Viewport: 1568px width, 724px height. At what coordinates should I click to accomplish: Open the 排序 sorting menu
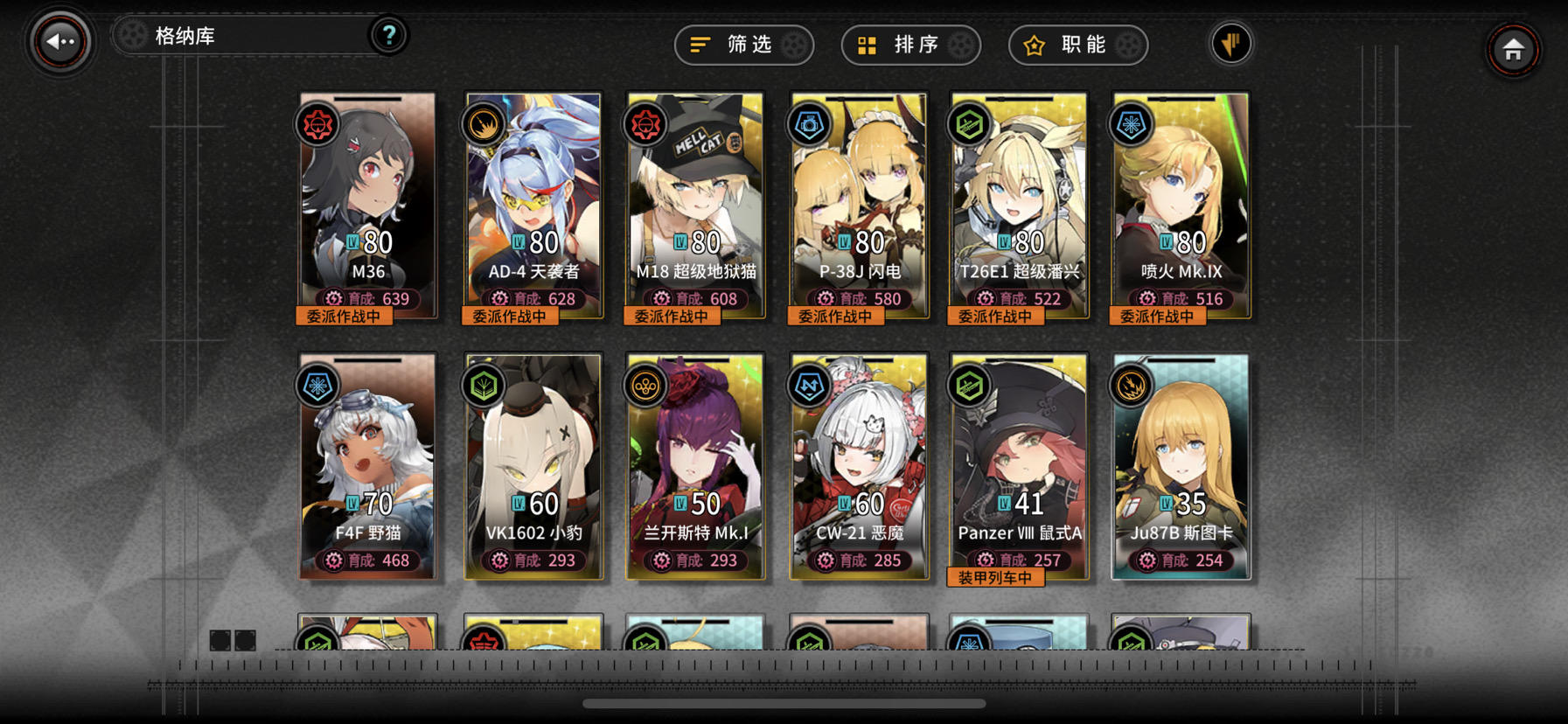[910, 45]
